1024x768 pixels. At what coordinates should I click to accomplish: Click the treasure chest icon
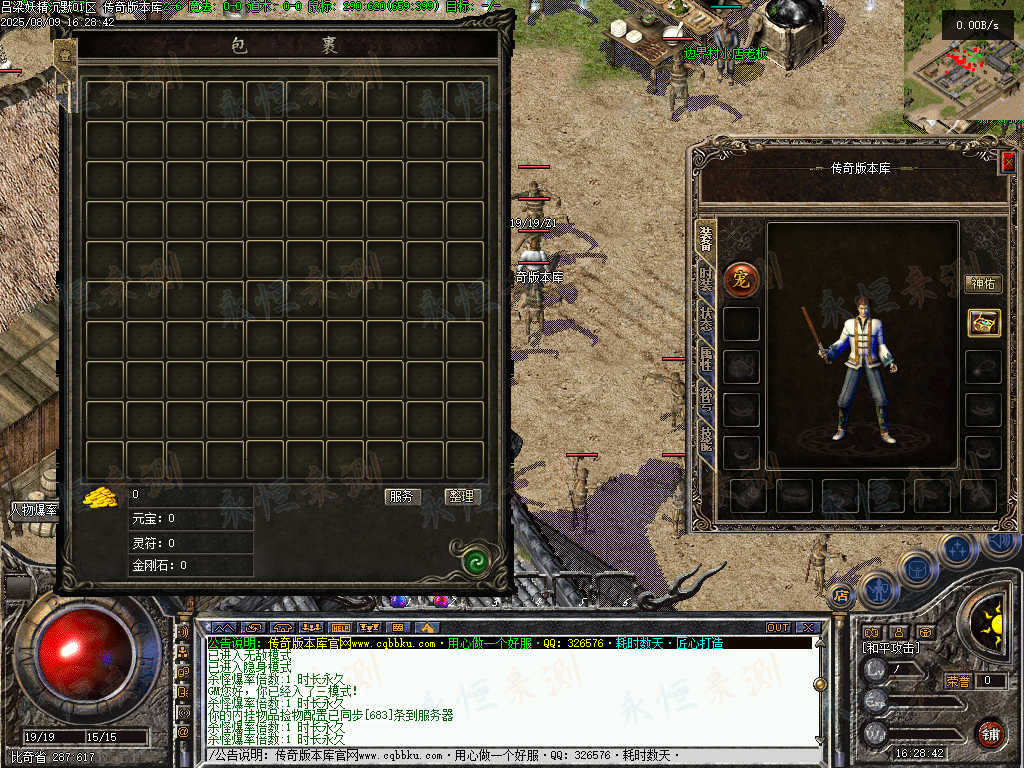click(983, 322)
